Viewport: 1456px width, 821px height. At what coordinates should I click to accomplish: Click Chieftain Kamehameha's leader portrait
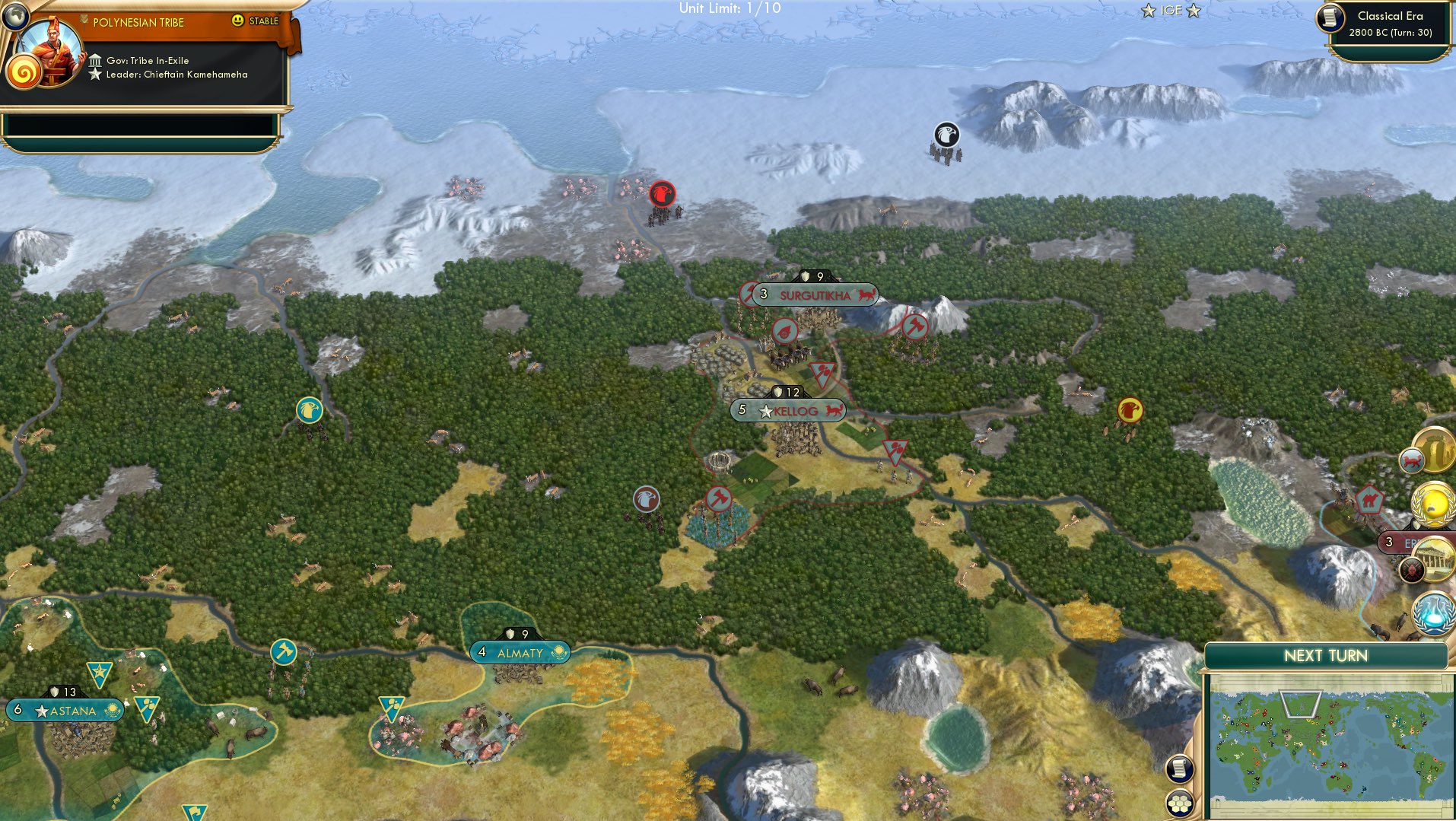pos(52,52)
